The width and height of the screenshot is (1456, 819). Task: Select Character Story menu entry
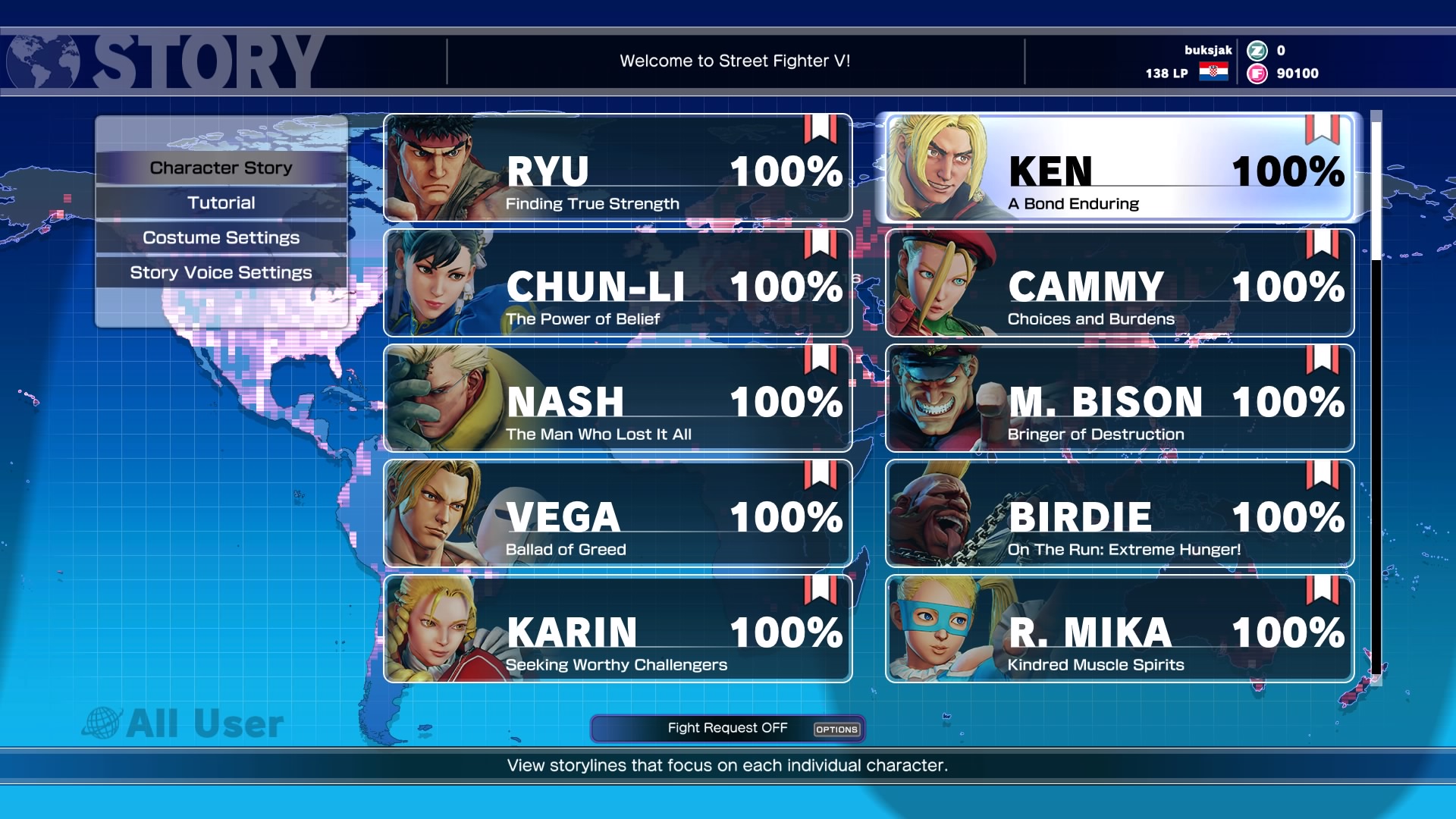coord(221,168)
